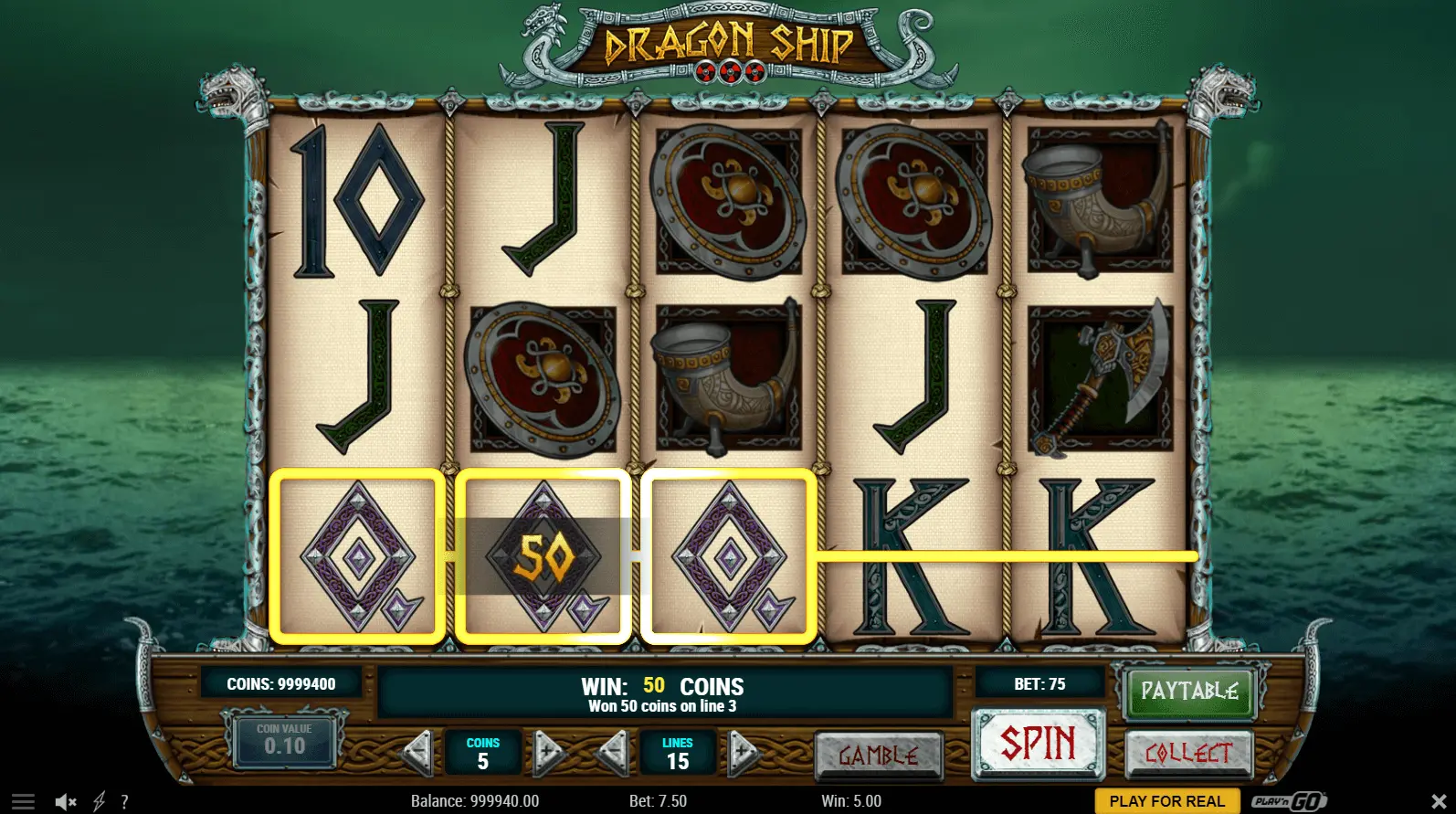This screenshot has width=1456, height=814.
Task: Decrease the number of lines
Action: (x=612, y=753)
